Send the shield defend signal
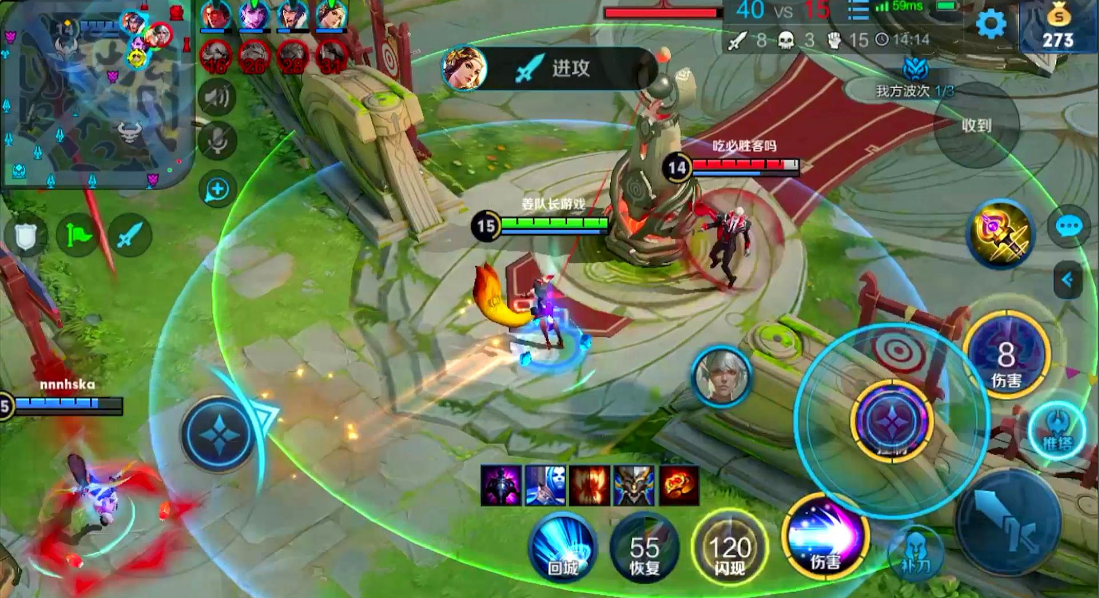1099x598 pixels. (x=24, y=237)
